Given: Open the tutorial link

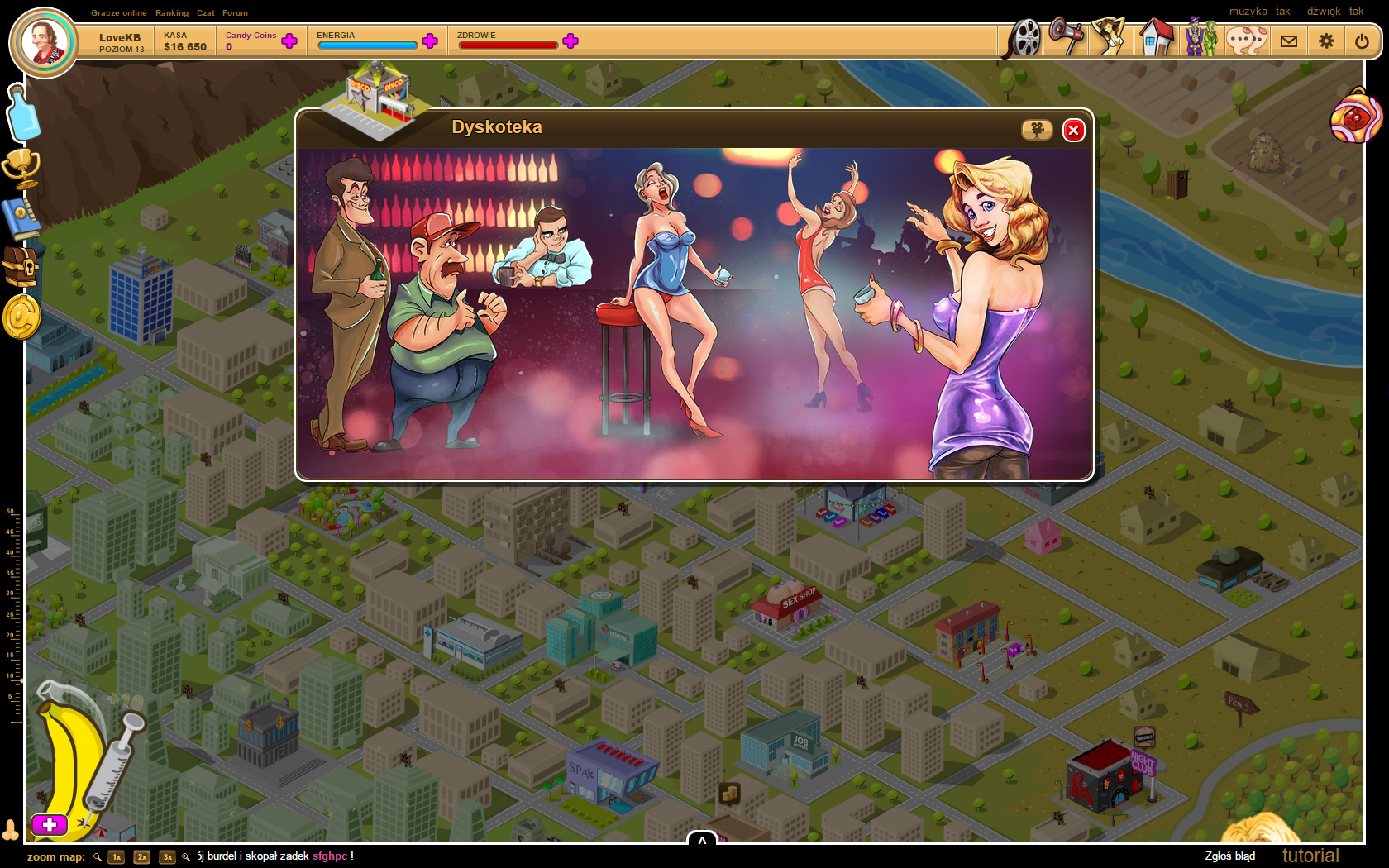Looking at the screenshot, I should pyautogui.click(x=1310, y=856).
